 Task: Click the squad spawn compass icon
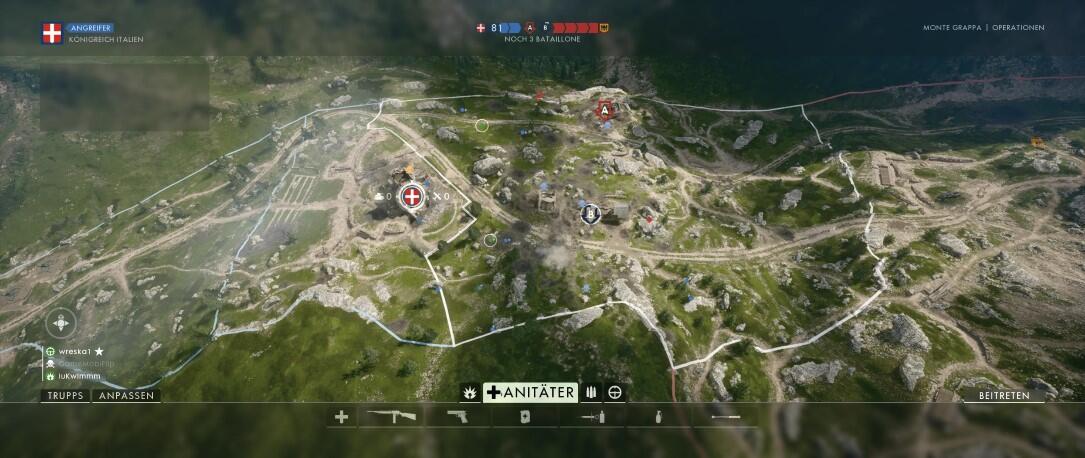[x=61, y=323]
